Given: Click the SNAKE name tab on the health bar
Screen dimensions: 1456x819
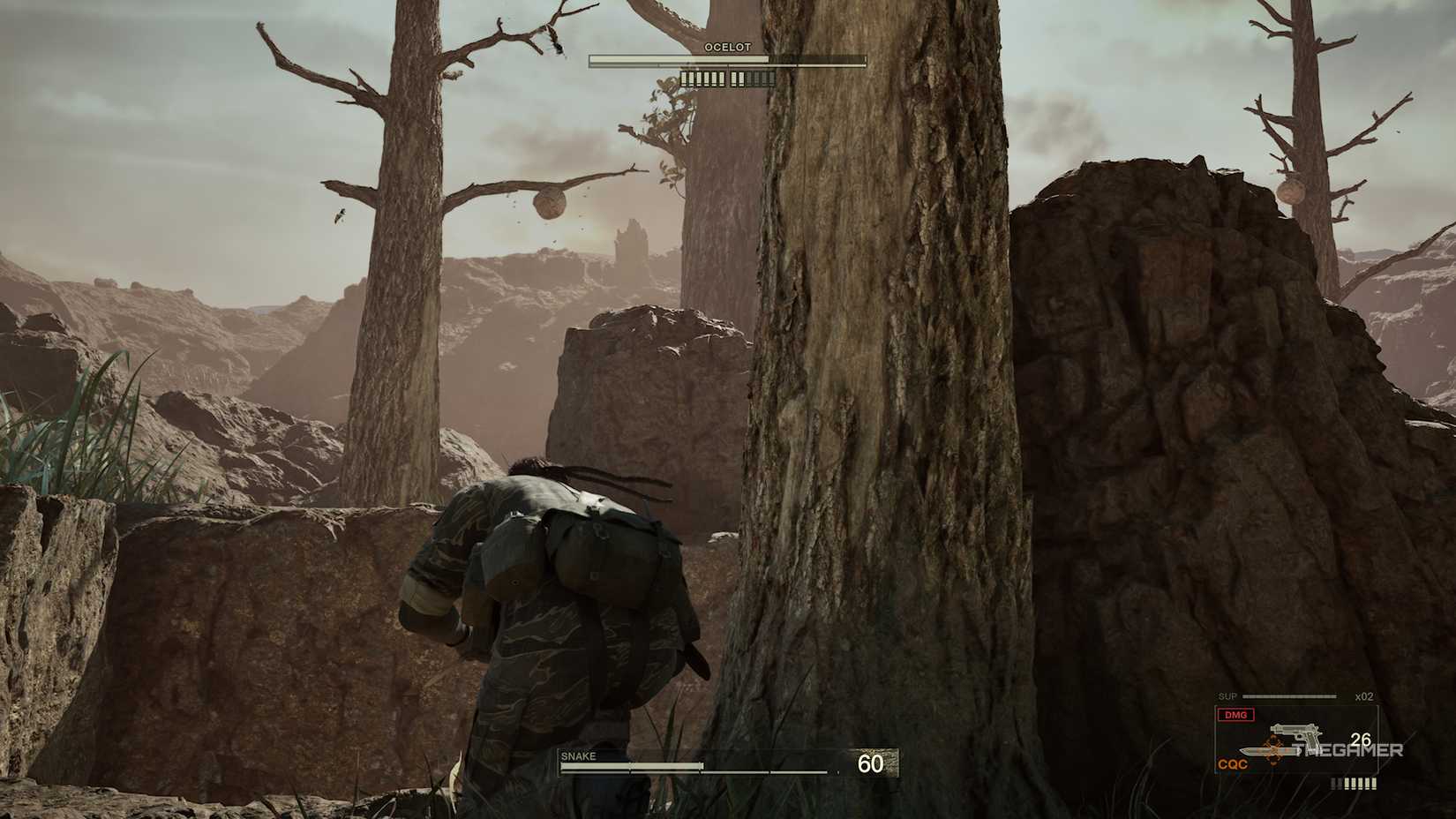Looking at the screenshot, I should [x=577, y=756].
